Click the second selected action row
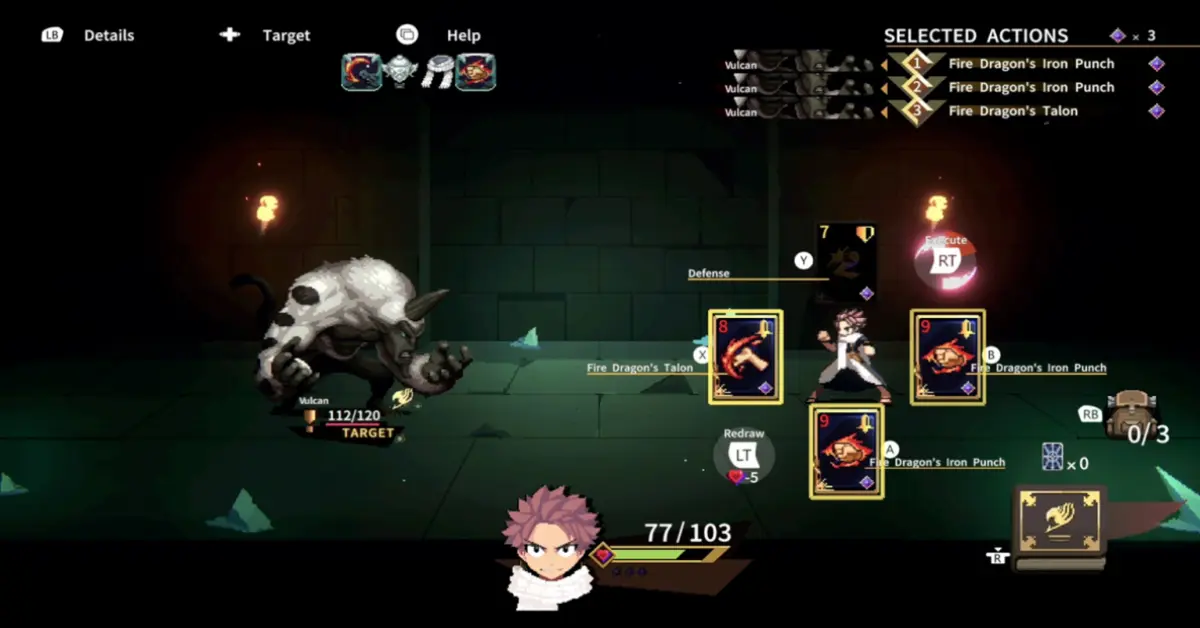 tap(1030, 87)
